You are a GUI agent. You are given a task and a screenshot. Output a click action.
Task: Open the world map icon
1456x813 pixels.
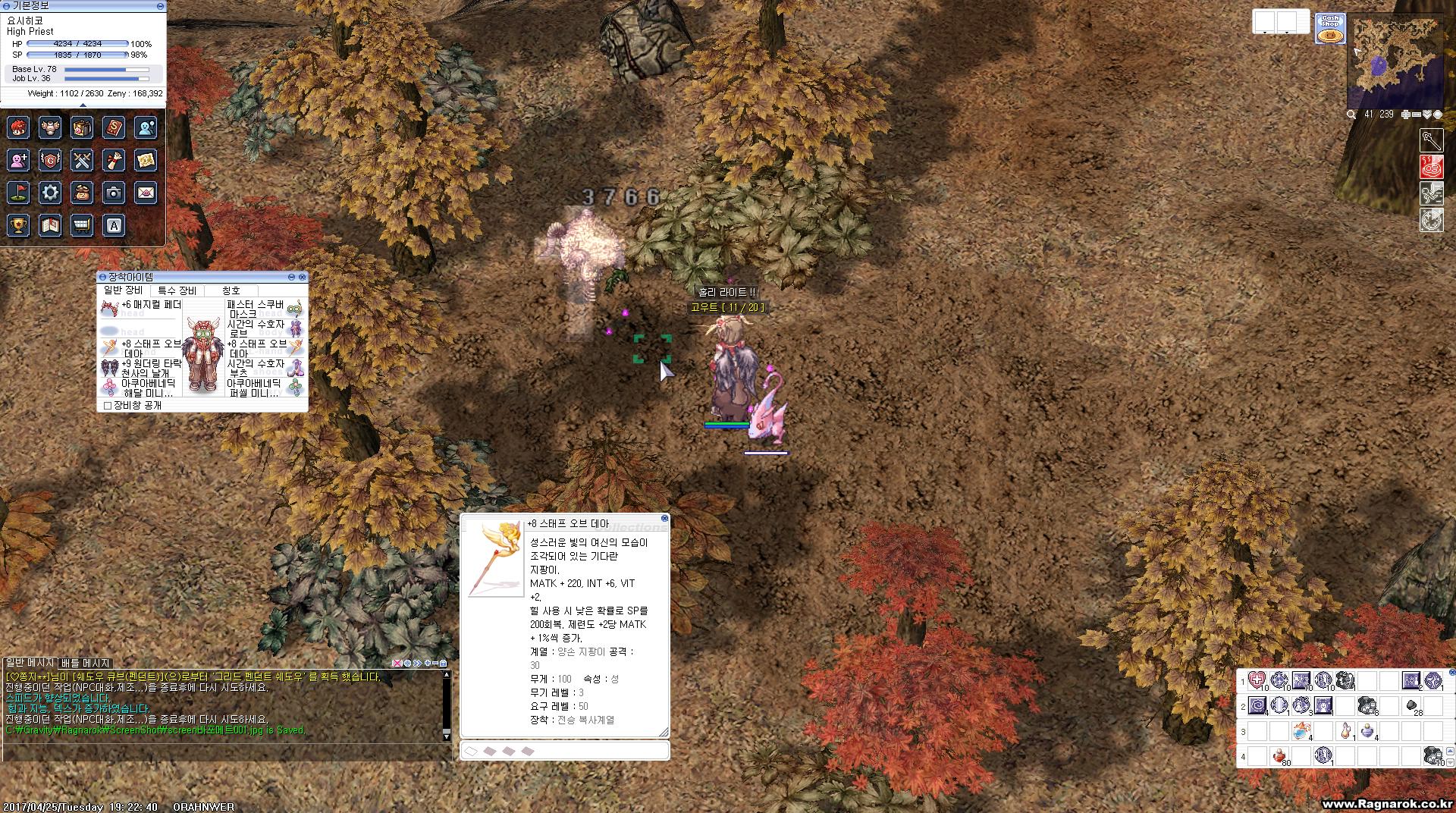(146, 159)
